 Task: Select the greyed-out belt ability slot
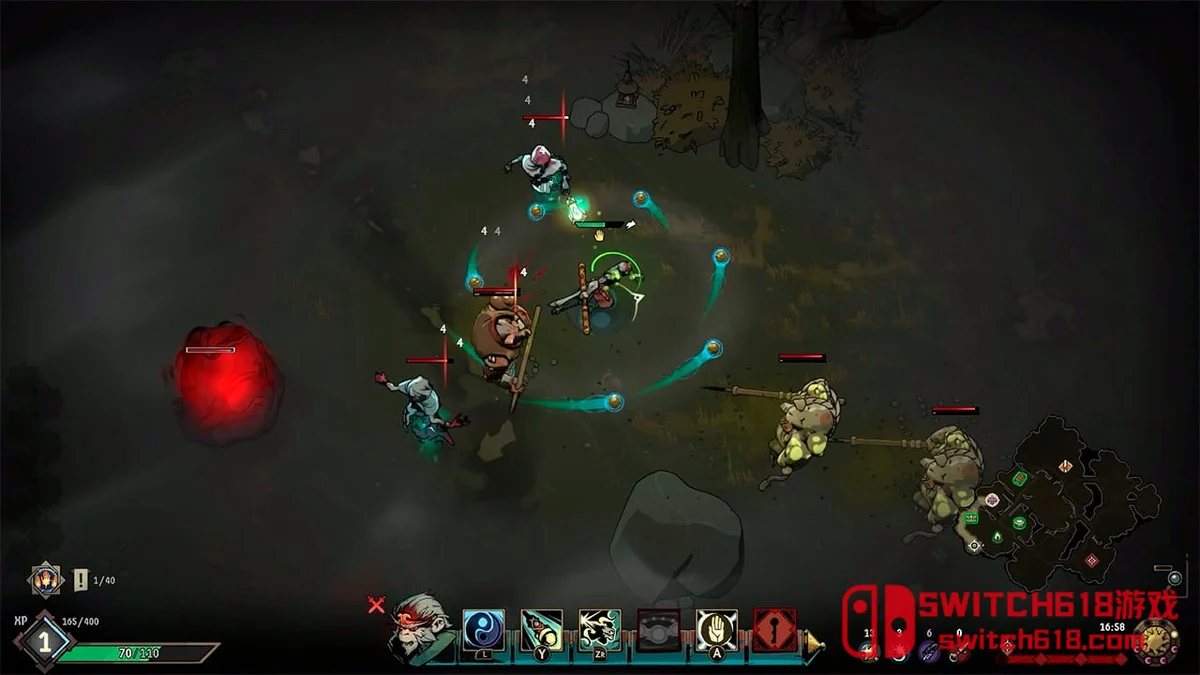point(658,630)
